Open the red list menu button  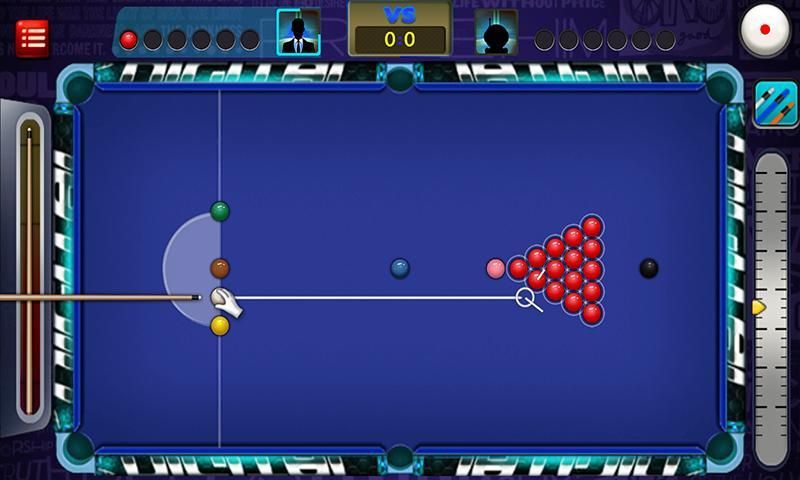click(32, 38)
